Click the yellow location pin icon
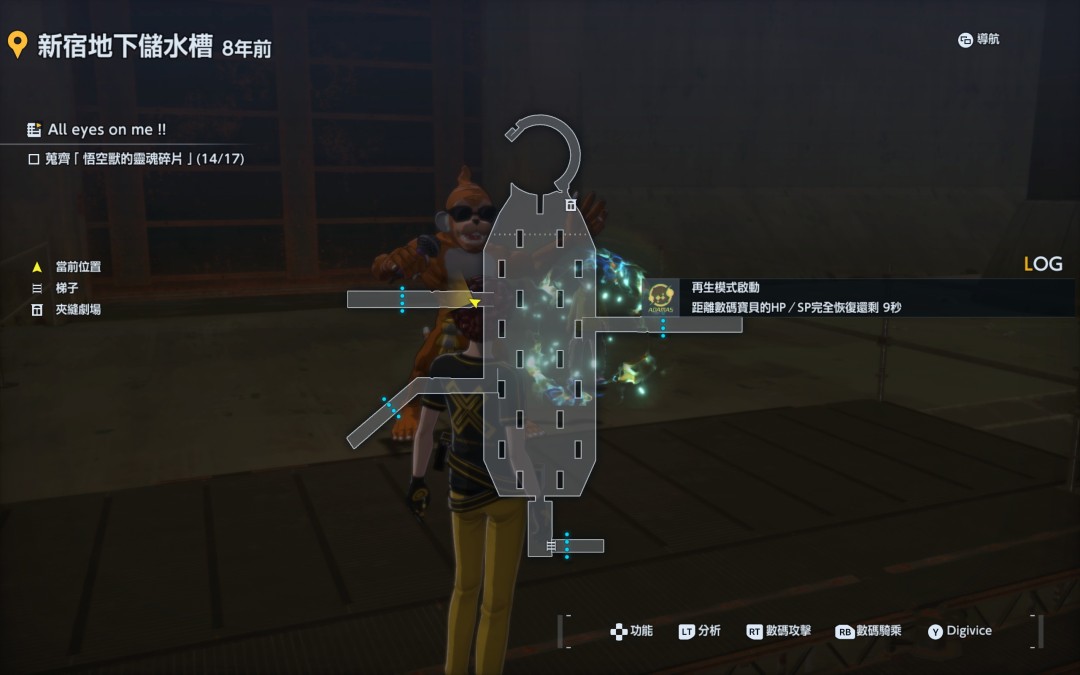The width and height of the screenshot is (1080, 675). pyautogui.click(x=16, y=44)
